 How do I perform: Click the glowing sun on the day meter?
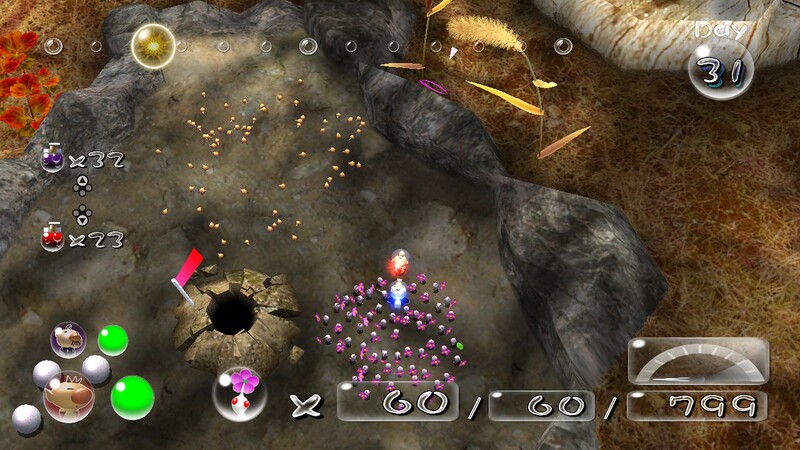pos(154,43)
